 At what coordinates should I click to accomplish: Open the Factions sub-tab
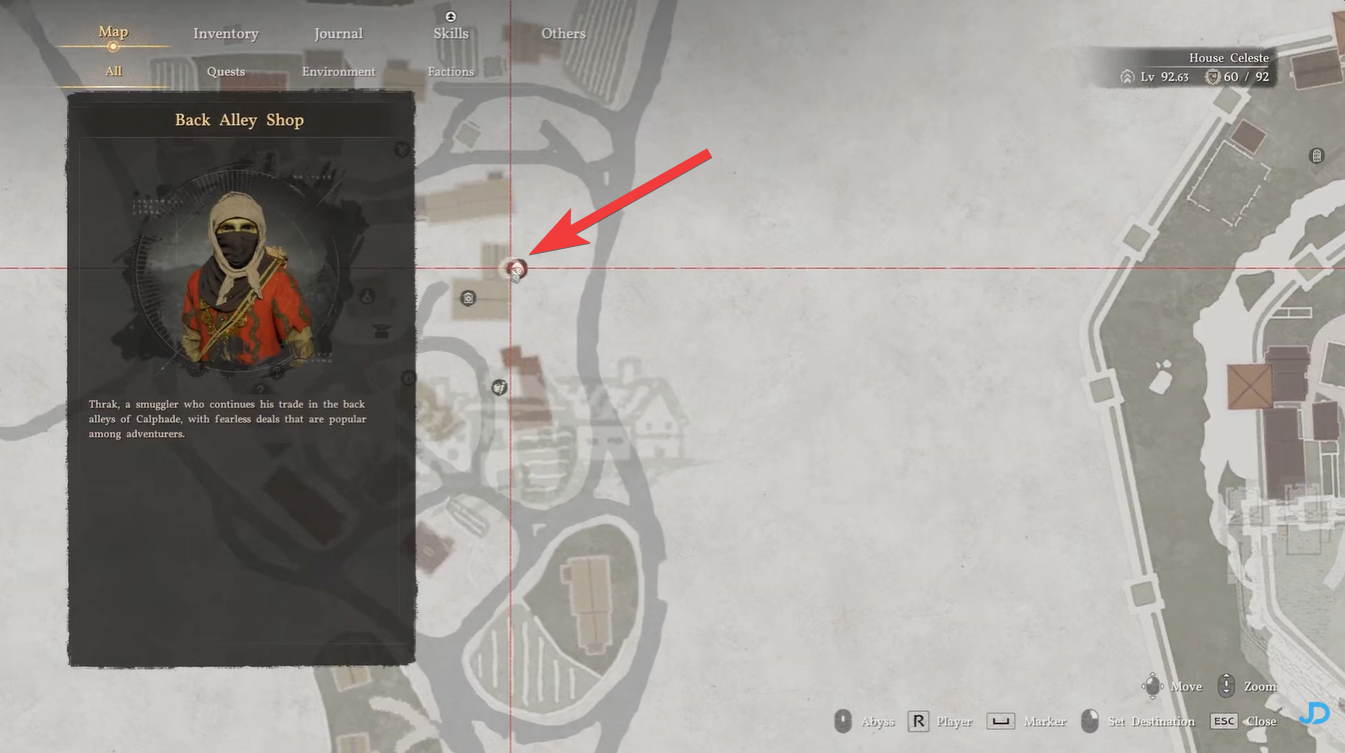point(450,71)
